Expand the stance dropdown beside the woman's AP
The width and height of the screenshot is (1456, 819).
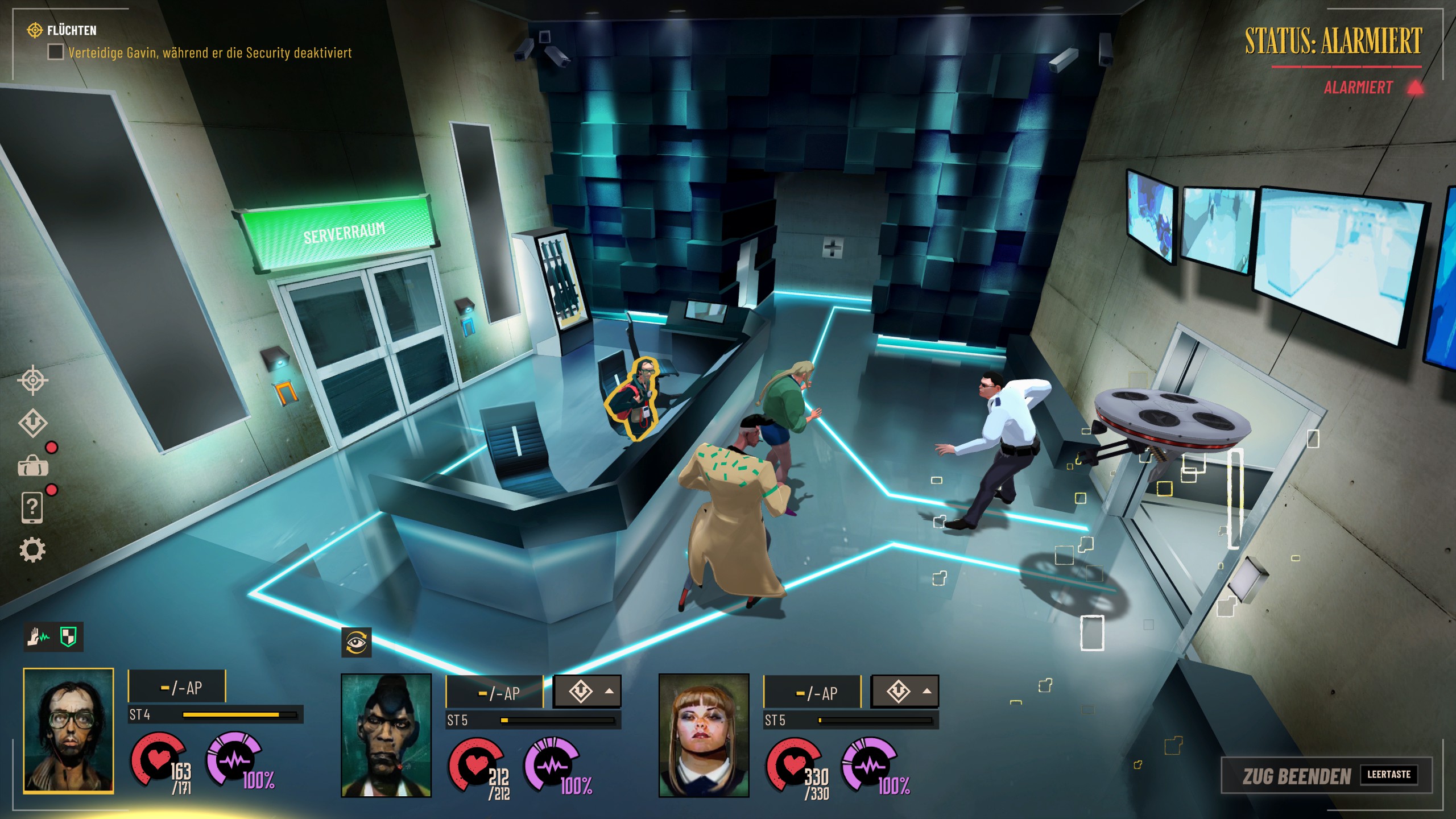coord(905,692)
